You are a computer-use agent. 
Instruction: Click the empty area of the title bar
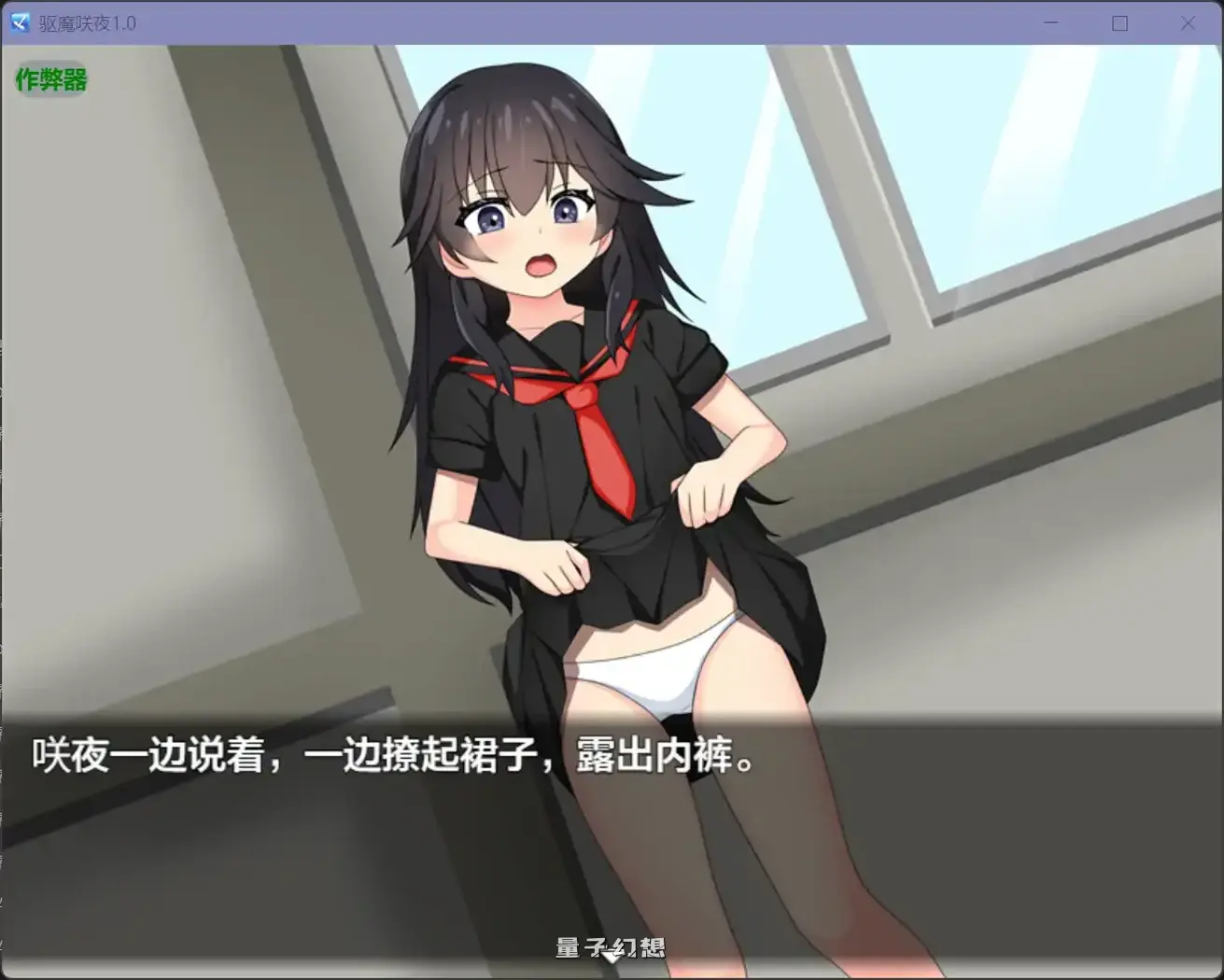tap(560, 23)
